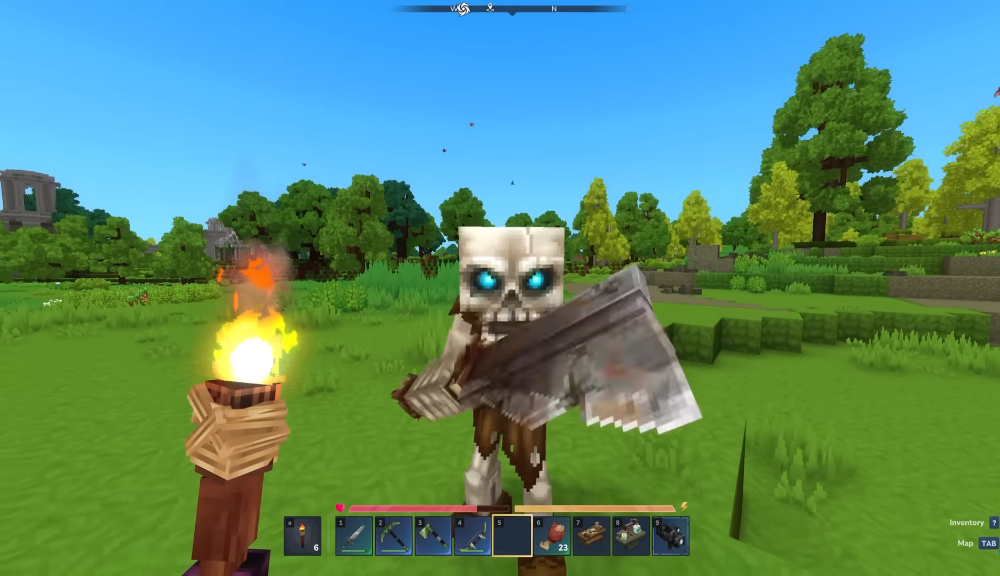Equip the sword in hotbar slot 1
This screenshot has height=576, width=1000.
coord(354,536)
